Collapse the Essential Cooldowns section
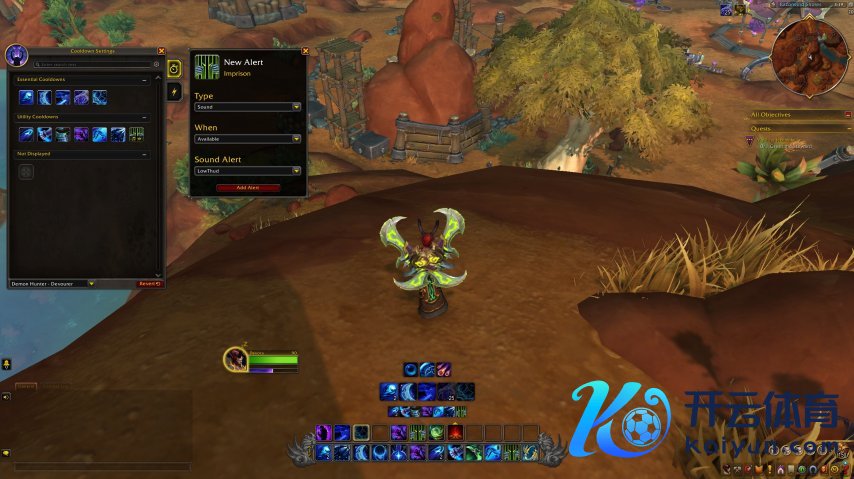Viewport: 854px width, 479px height. click(144, 79)
